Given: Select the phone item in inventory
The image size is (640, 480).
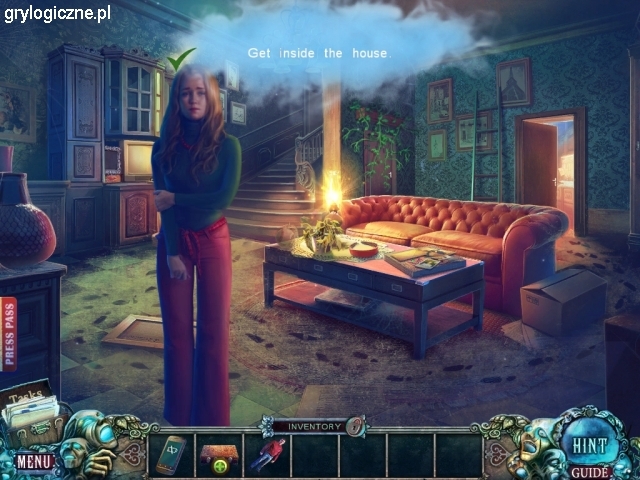Looking at the screenshot, I should (171, 455).
